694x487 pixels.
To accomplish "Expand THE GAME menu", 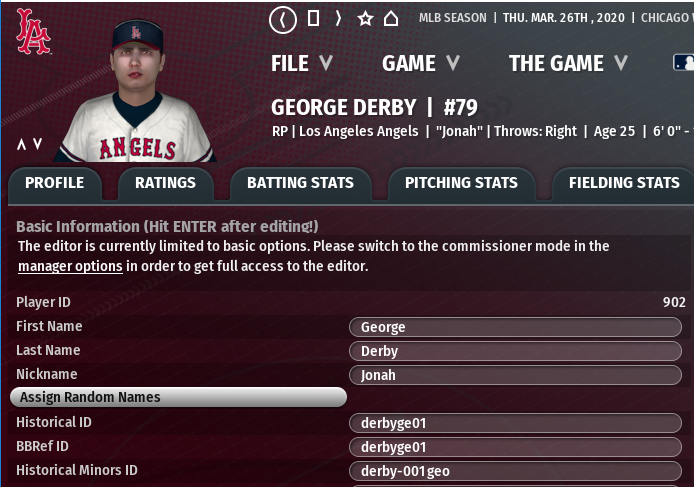I will coord(567,63).
